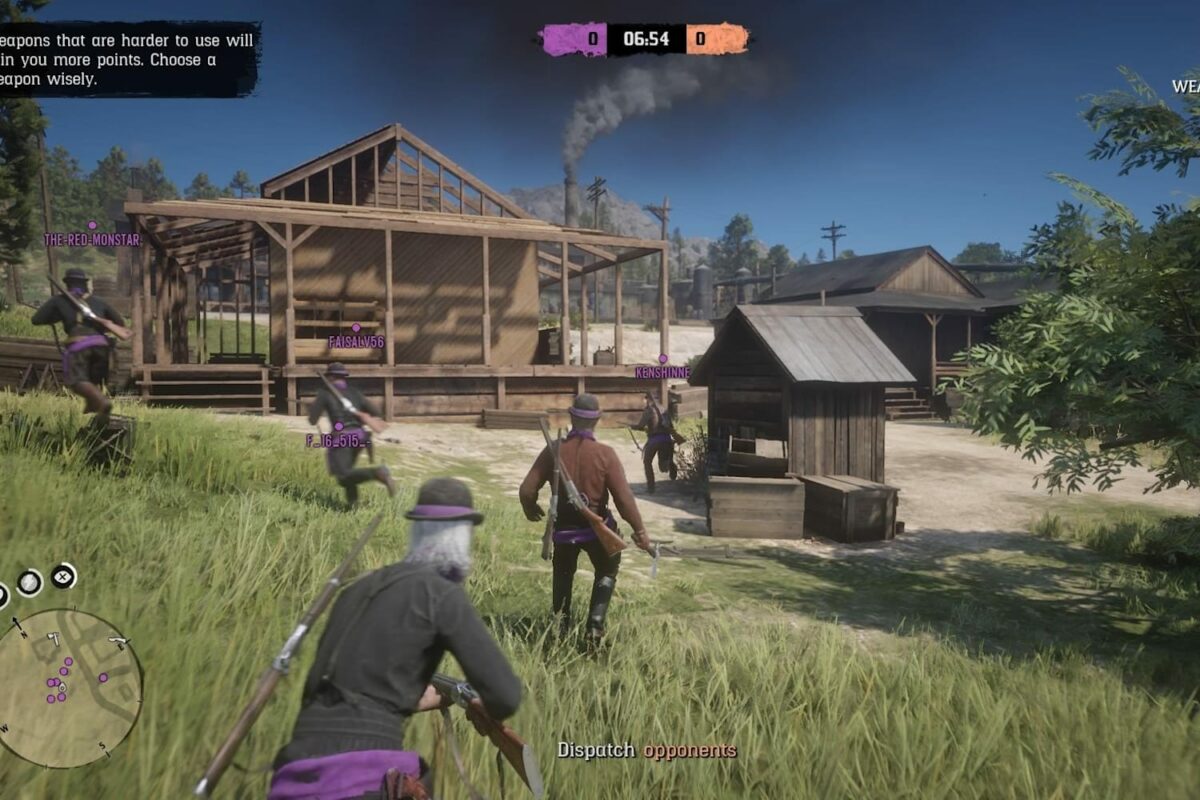Select the THE-RED-MONSTAR player name tag
The width and height of the screenshot is (1200, 800).
(92, 240)
